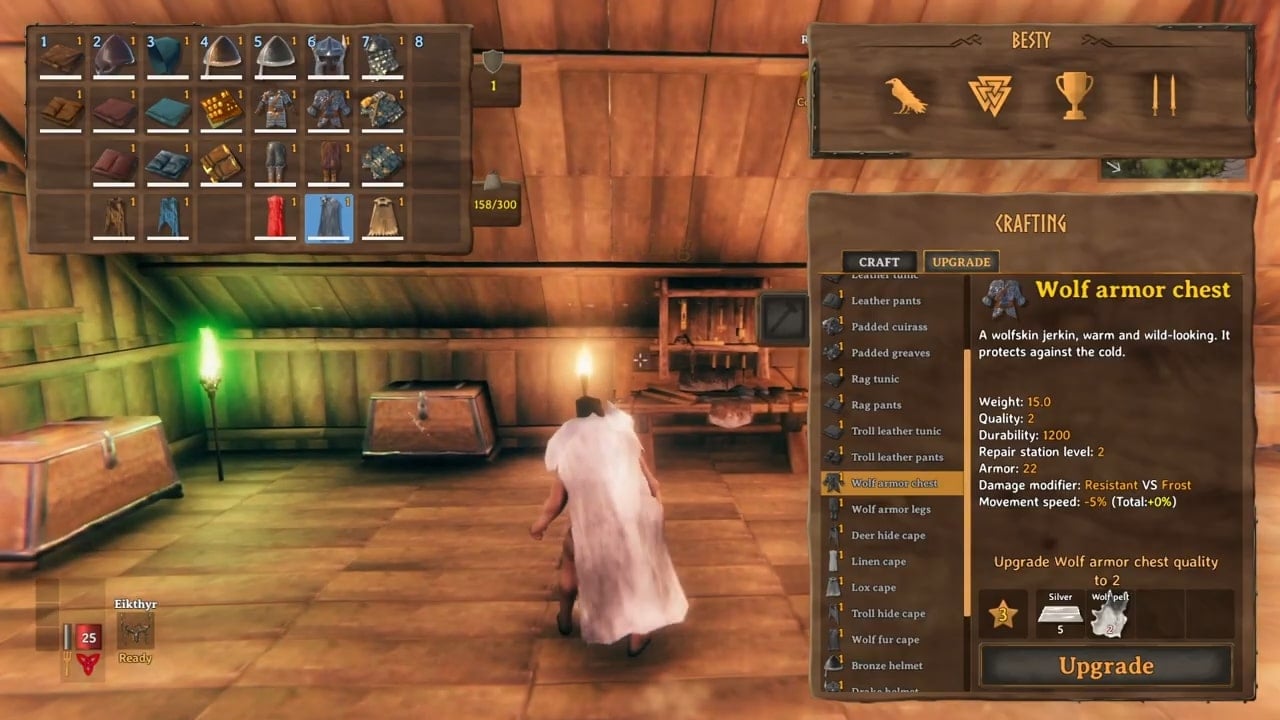Select Padded cuirass in recipe list
This screenshot has height=720, width=1280.
coord(889,327)
